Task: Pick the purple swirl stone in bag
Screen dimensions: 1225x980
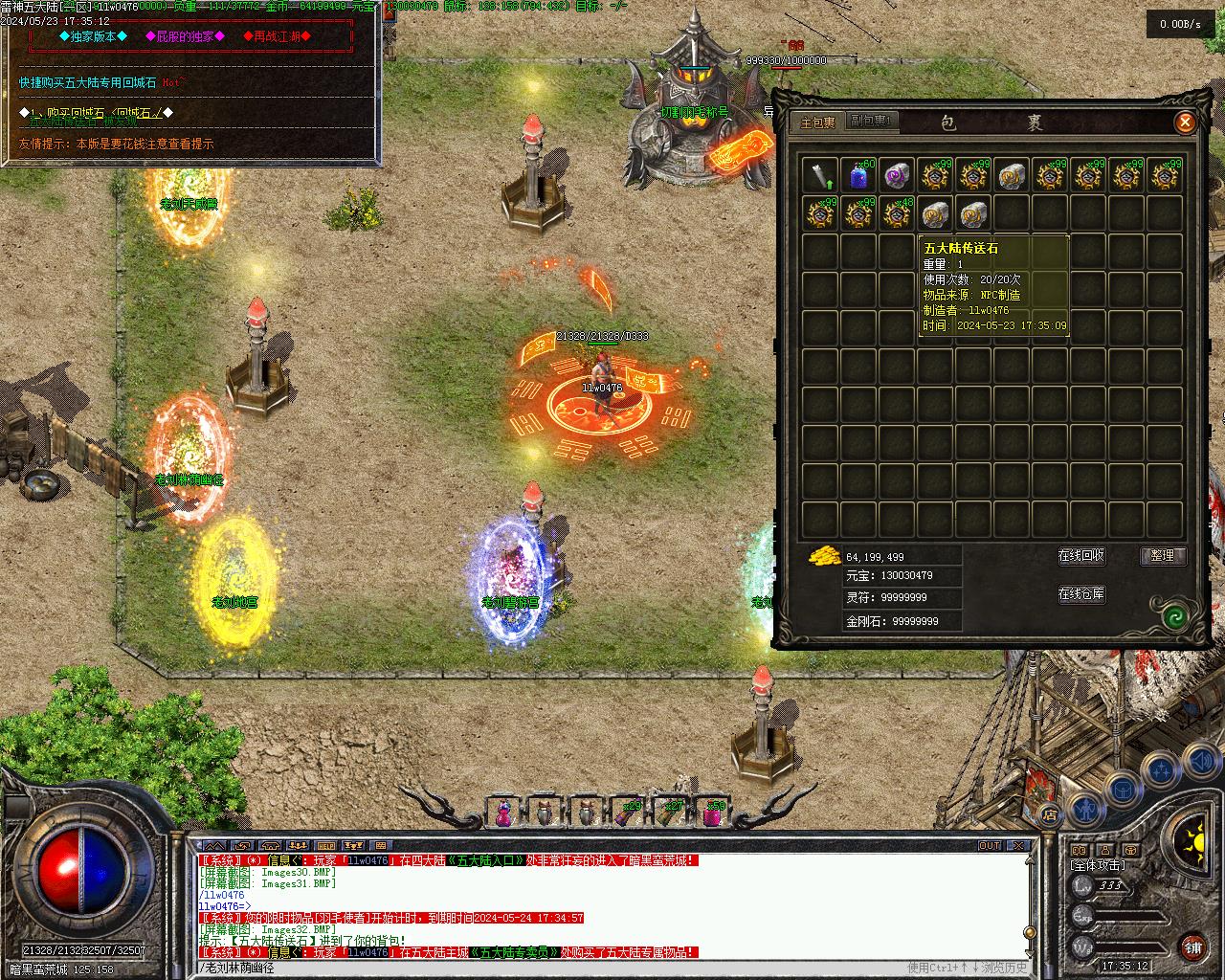Action: click(897, 176)
